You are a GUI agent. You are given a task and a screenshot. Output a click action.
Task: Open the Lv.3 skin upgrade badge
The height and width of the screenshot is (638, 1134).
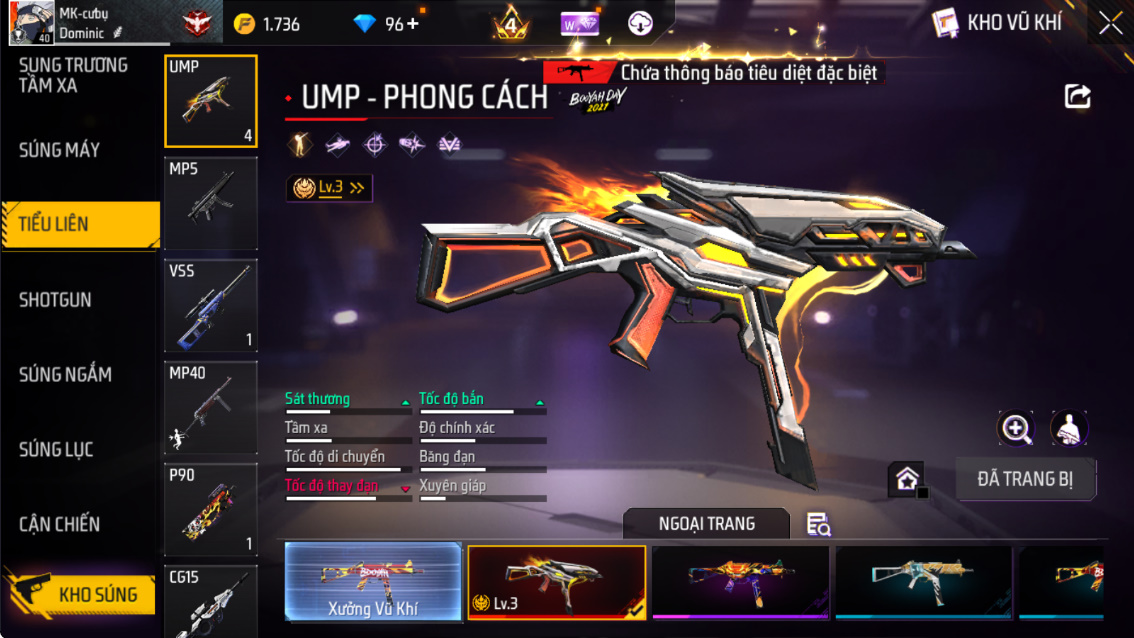pyautogui.click(x=328, y=187)
